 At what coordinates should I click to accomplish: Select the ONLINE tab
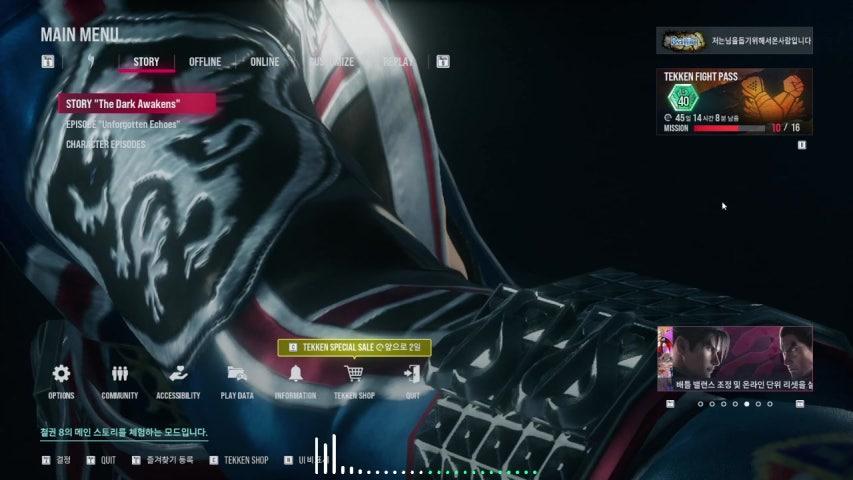pos(265,62)
